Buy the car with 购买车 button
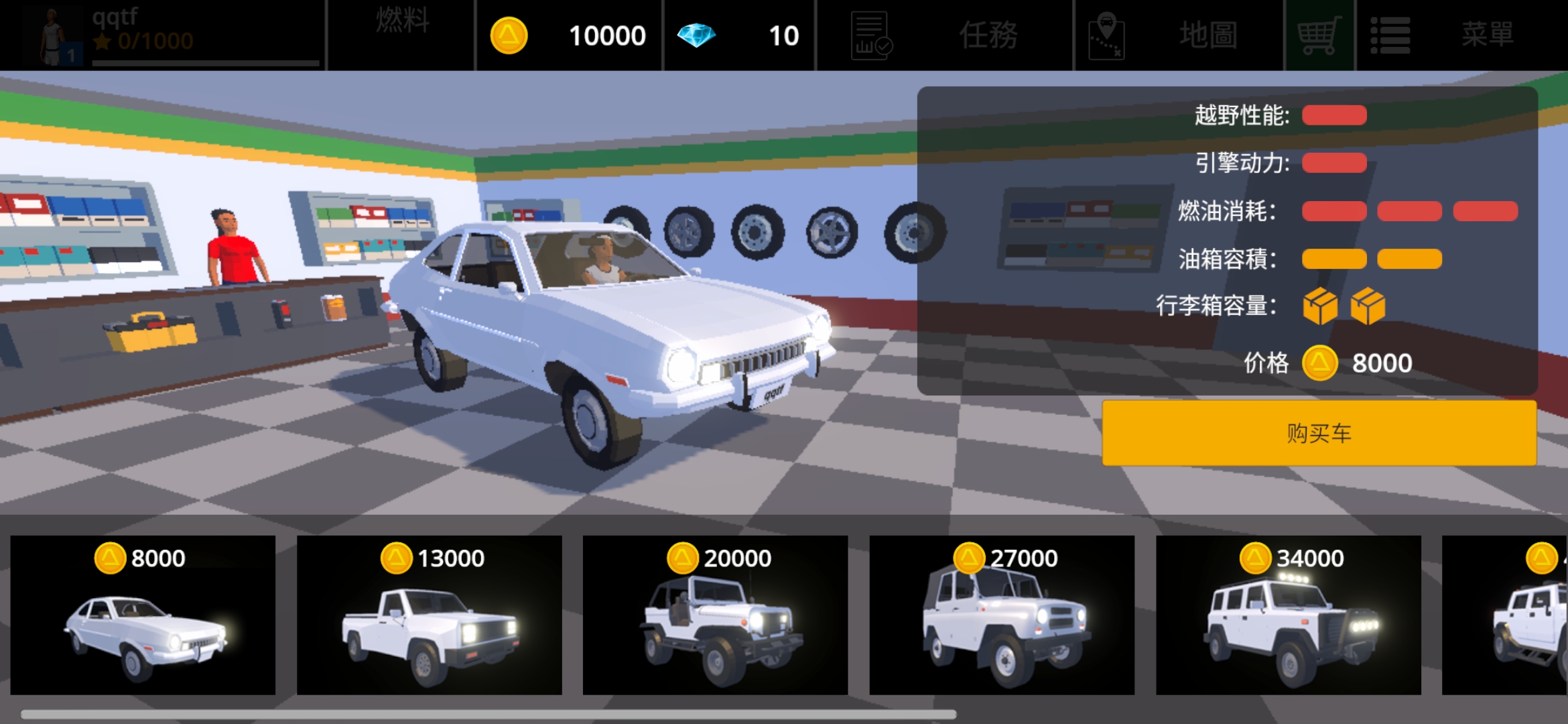 1319,433
